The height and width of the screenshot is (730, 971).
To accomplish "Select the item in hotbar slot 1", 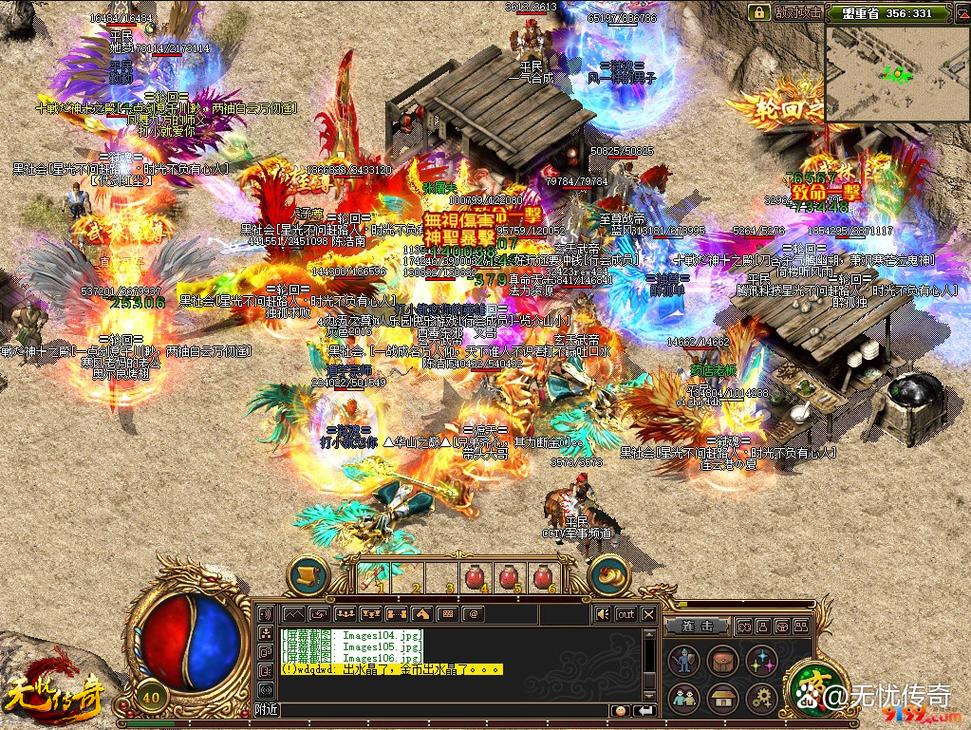I will click(x=374, y=577).
